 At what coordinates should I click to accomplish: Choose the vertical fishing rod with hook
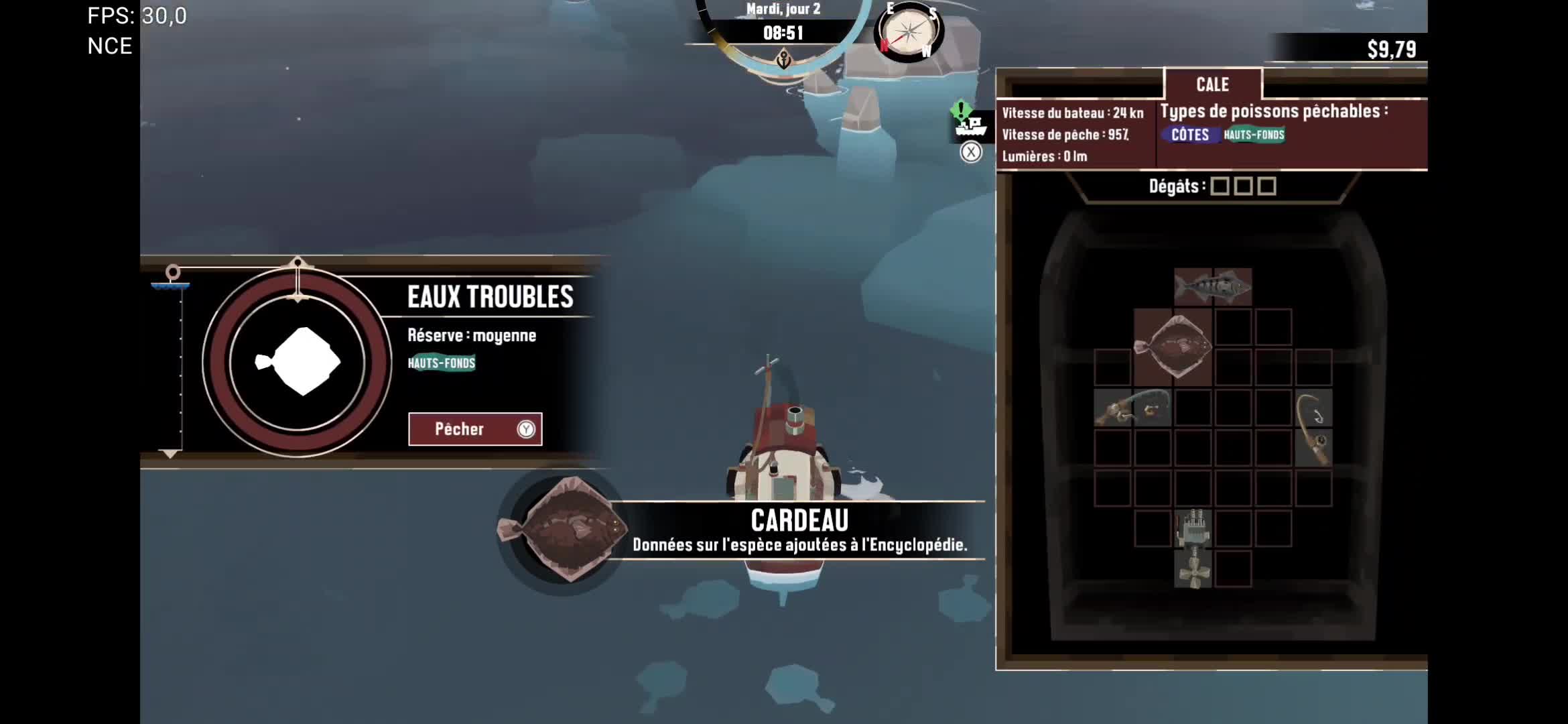(x=1313, y=428)
